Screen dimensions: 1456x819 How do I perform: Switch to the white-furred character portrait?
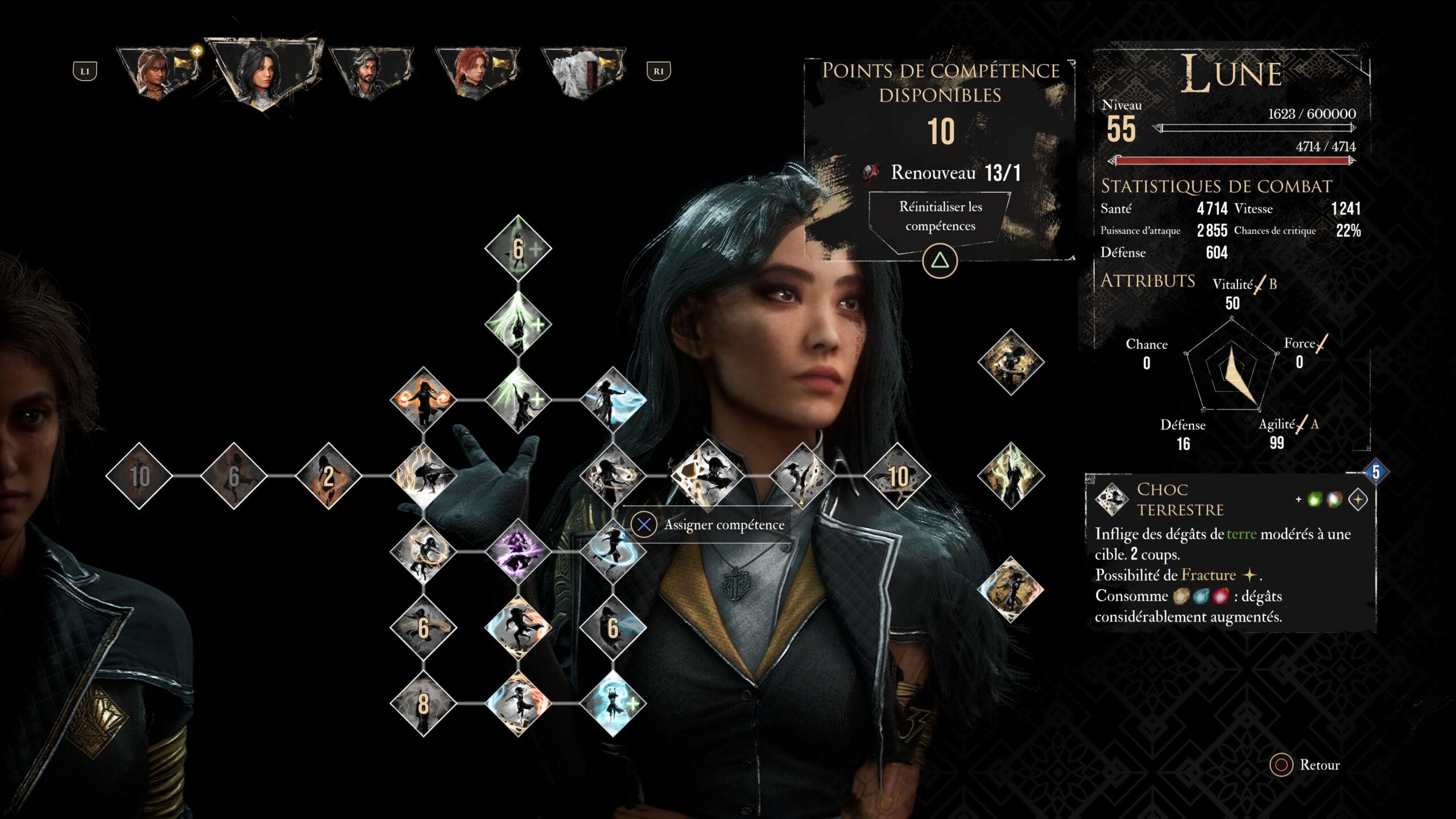point(584,72)
